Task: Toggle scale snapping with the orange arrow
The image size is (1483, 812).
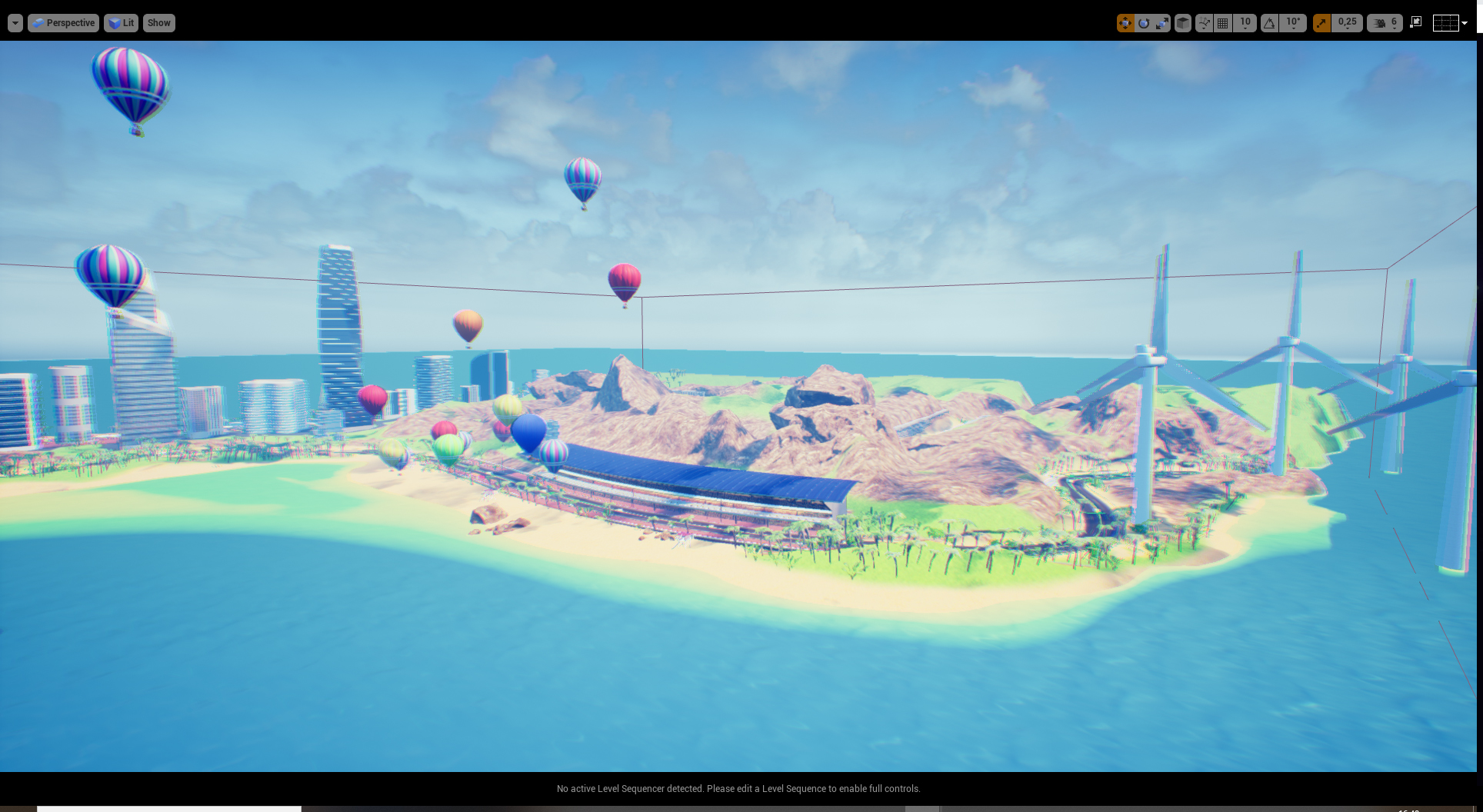Action: (x=1321, y=23)
